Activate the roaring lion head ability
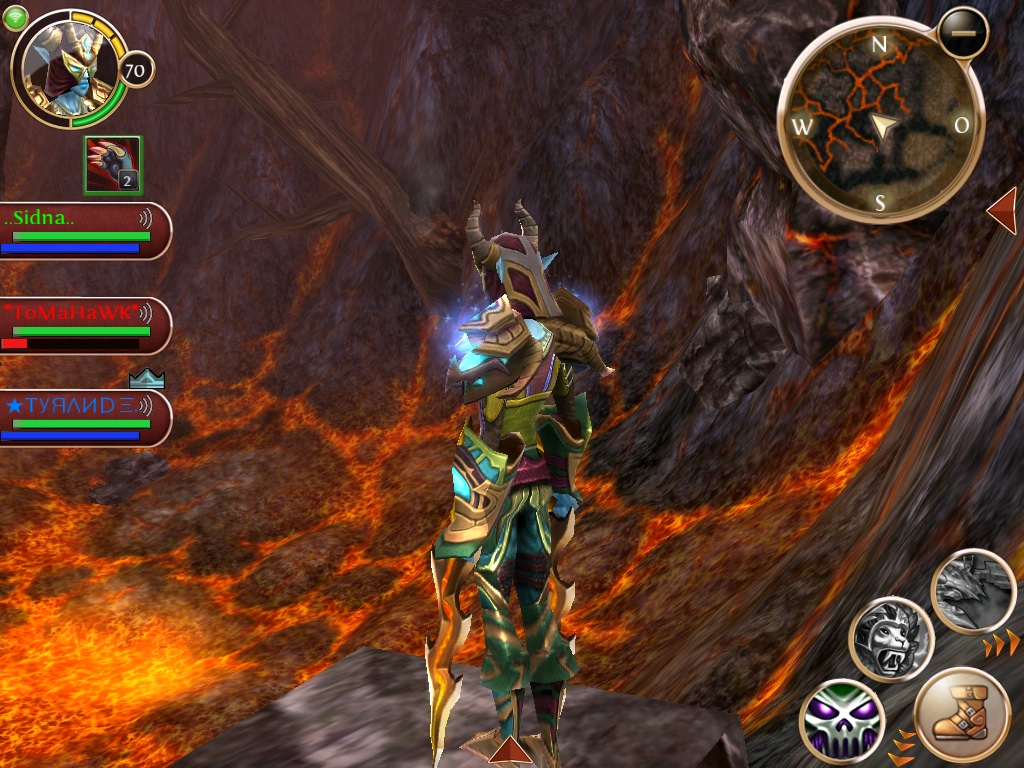Screen dimensions: 1024x768 point(891,639)
